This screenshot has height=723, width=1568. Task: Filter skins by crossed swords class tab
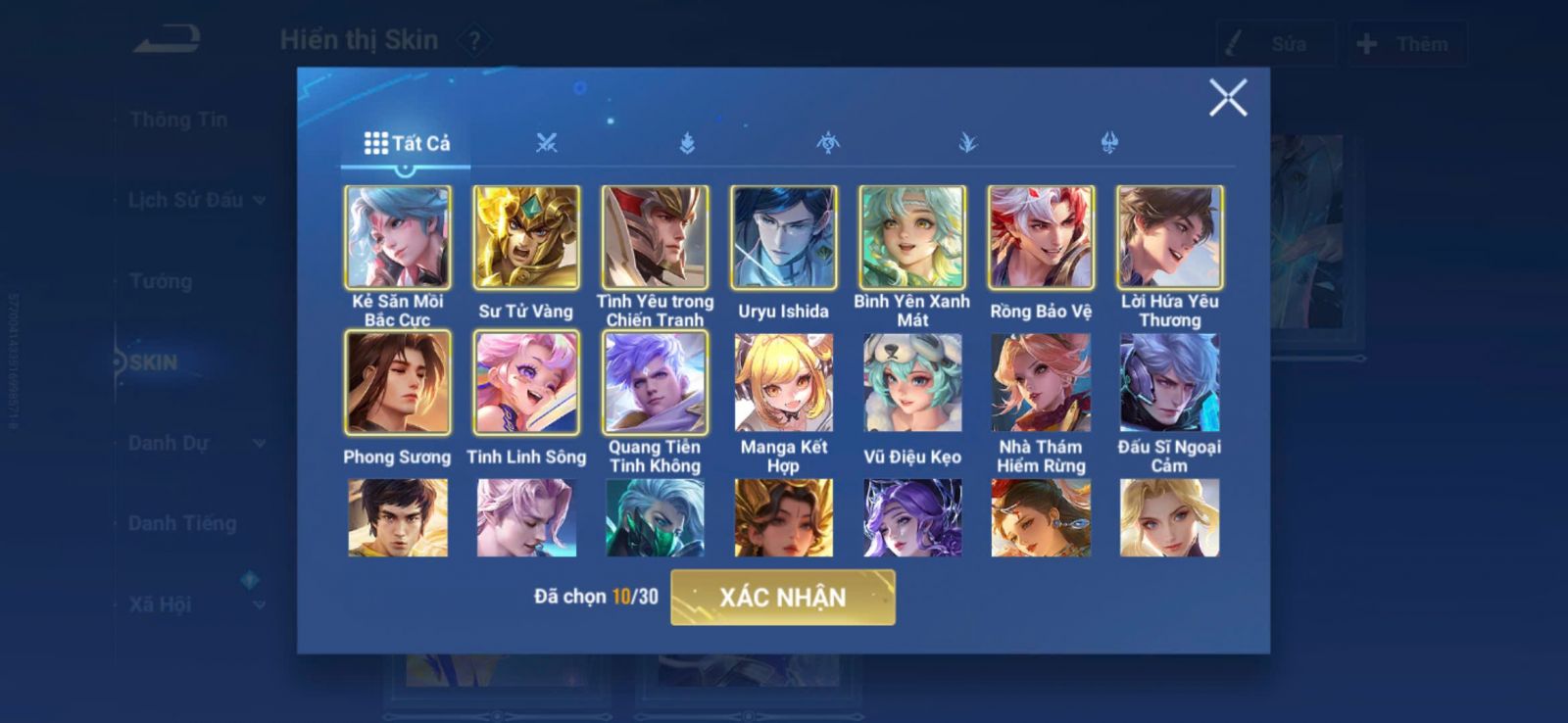547,143
